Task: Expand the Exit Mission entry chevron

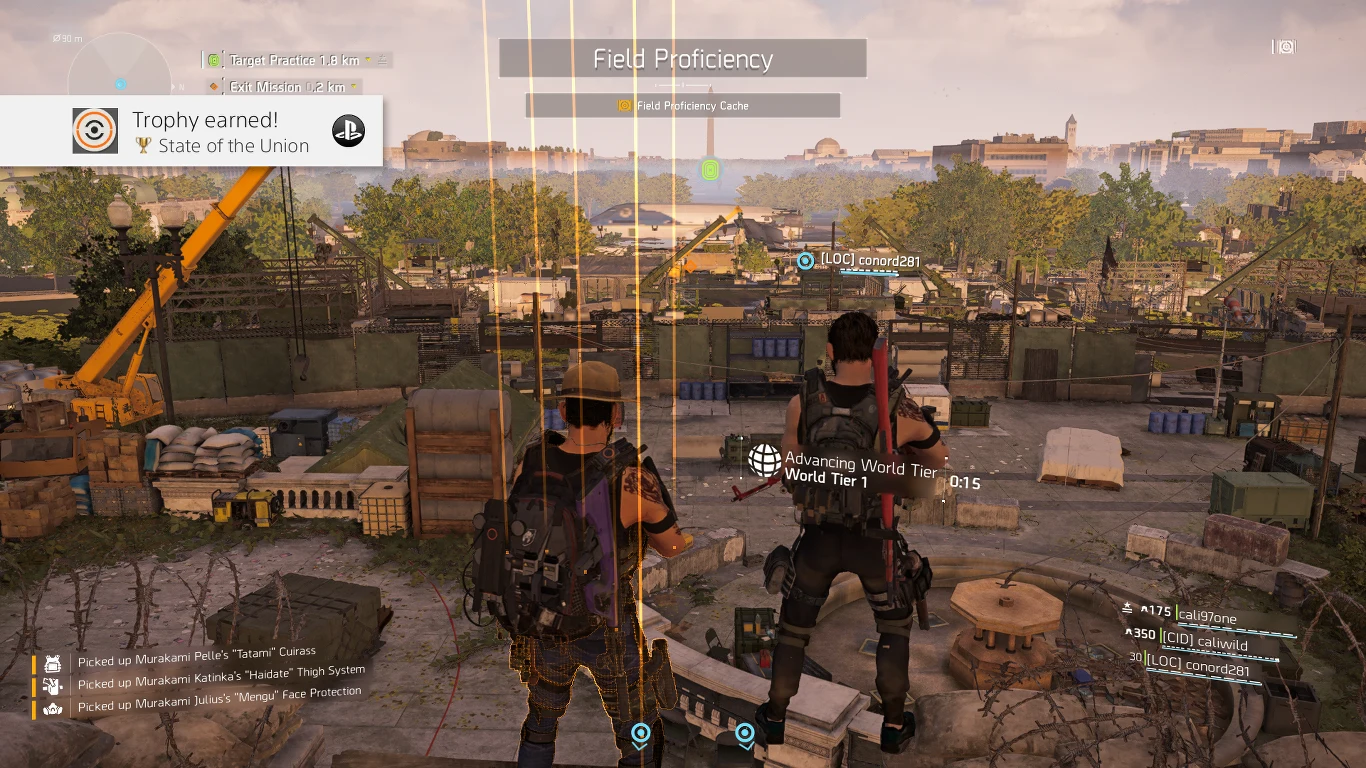Action: click(354, 86)
